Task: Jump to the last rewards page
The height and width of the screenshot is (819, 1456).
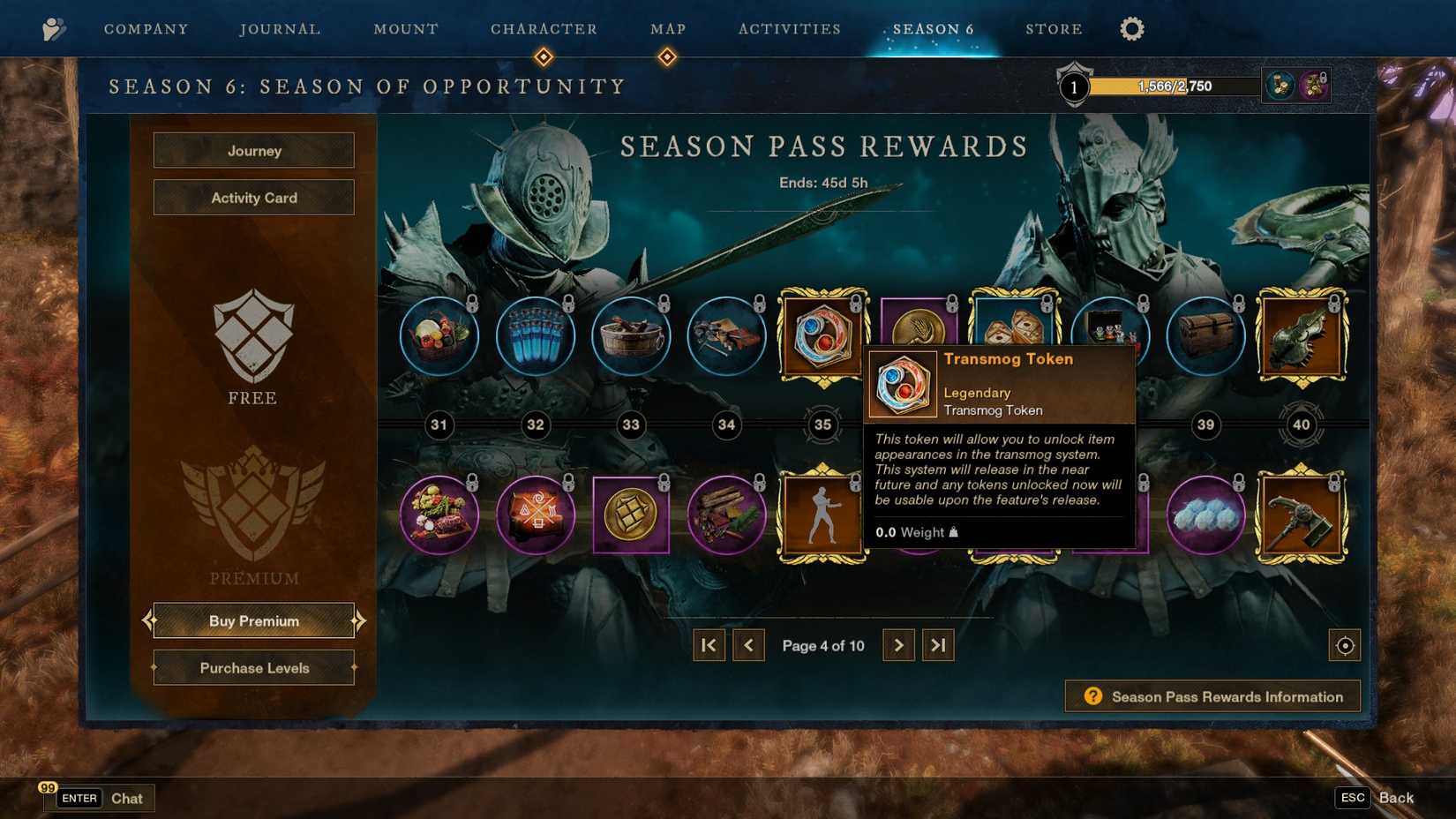Action: (x=938, y=645)
